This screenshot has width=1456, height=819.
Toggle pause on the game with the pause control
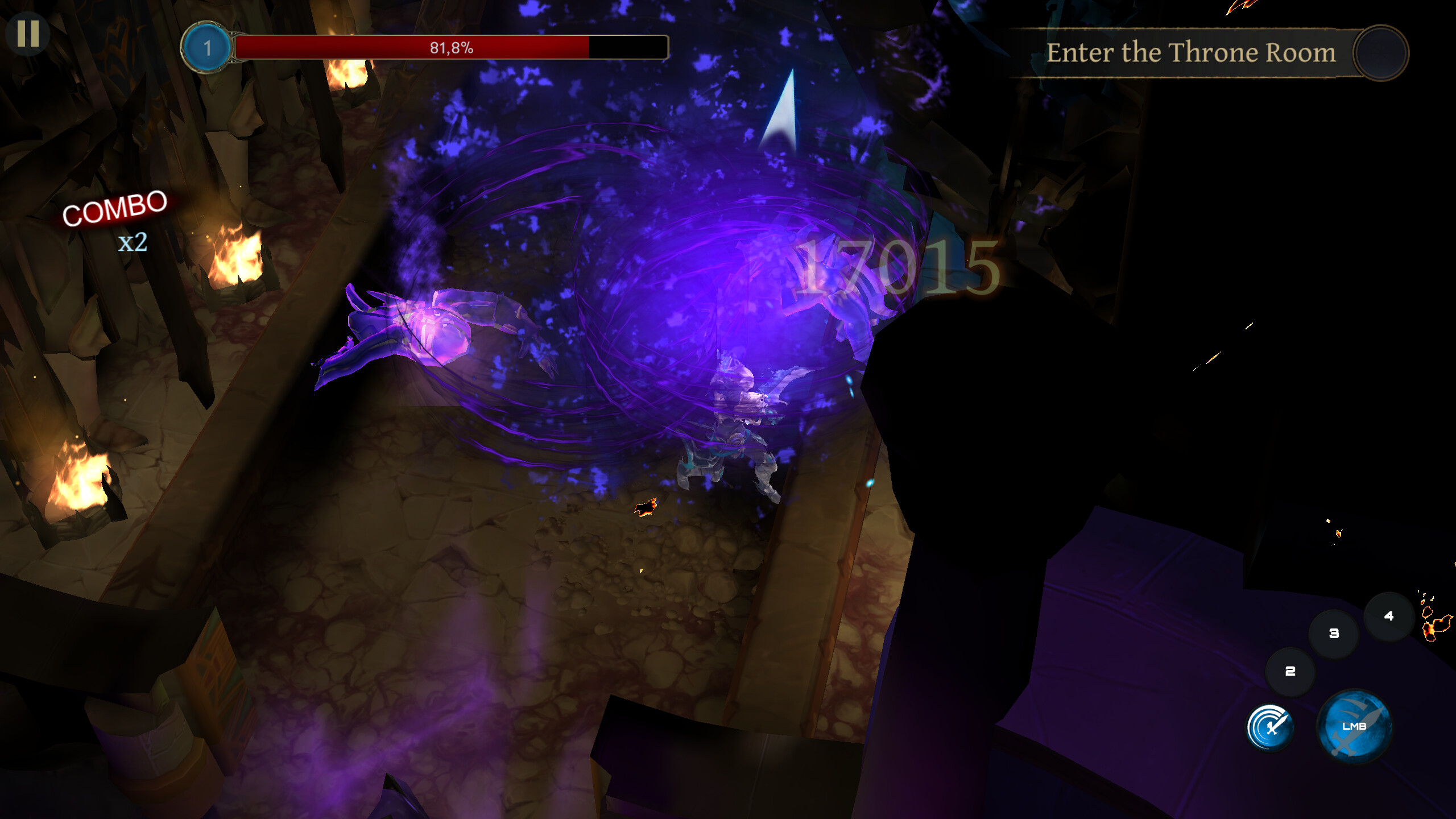[28, 32]
